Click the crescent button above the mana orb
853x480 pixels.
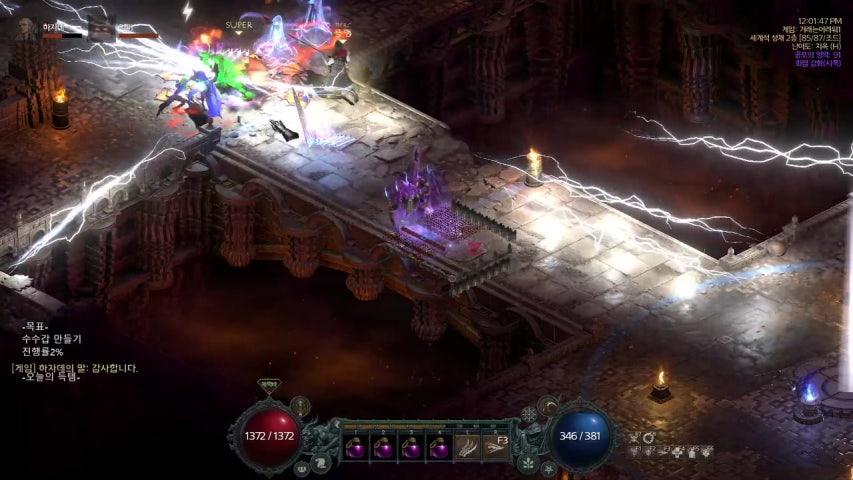(x=548, y=405)
